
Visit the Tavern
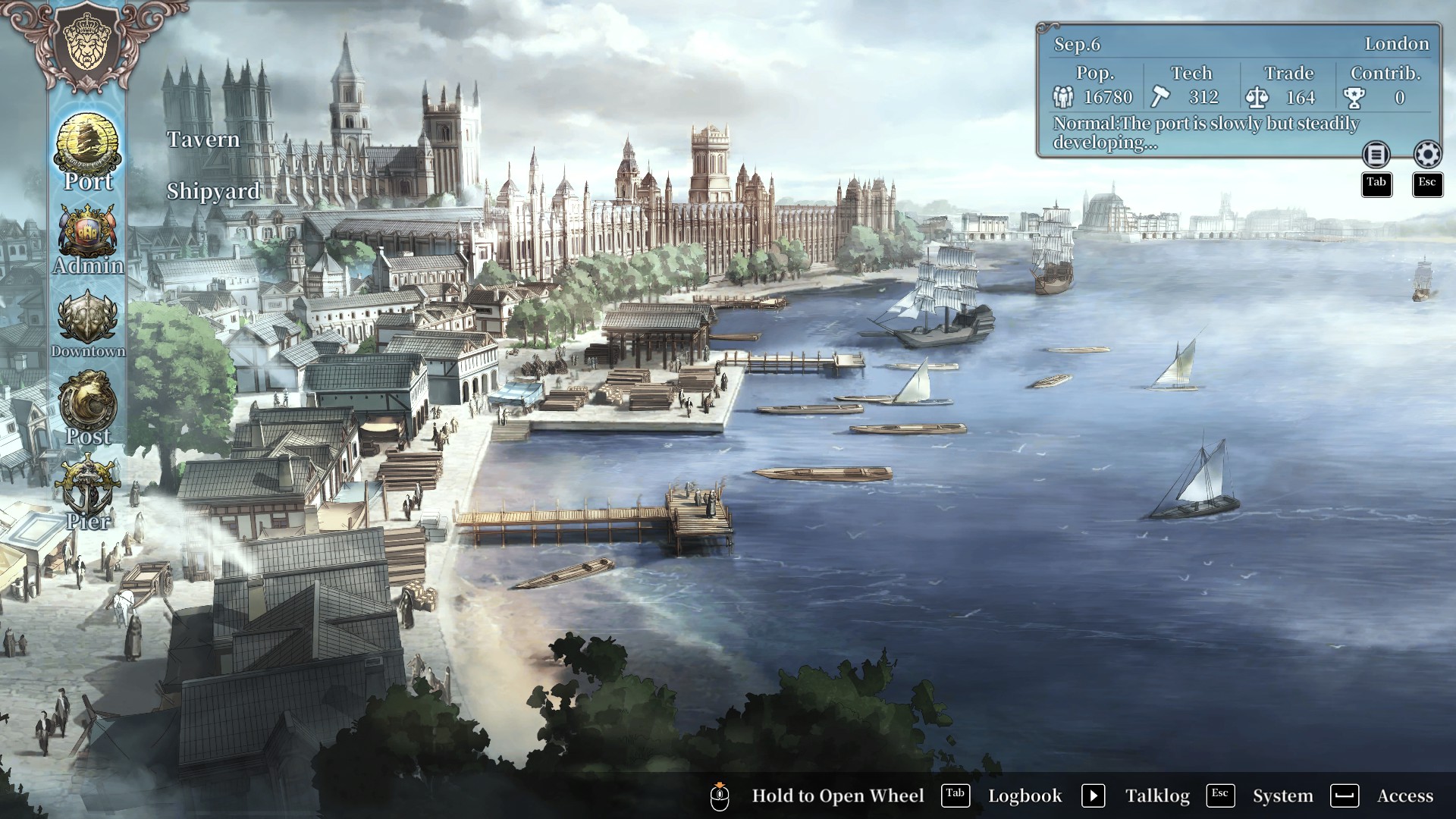[202, 140]
